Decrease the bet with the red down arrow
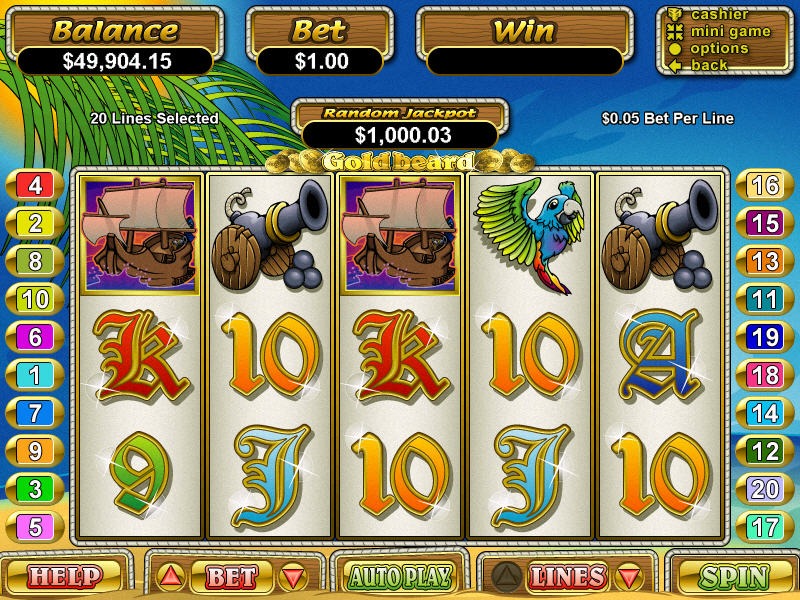800x600 pixels. tap(292, 577)
